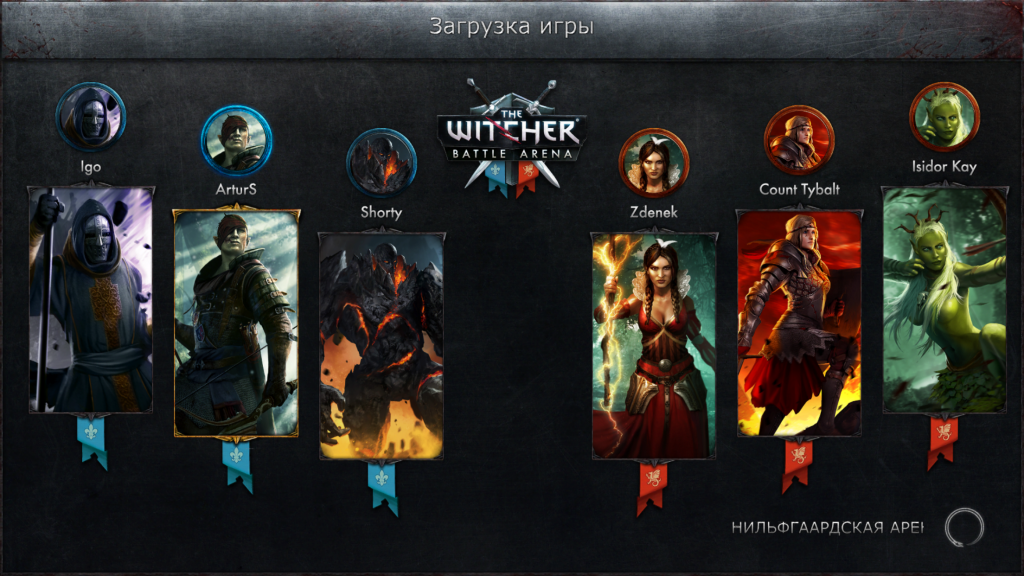
Task: Open Igo's hooded masked hero card
Action: pos(91,300)
